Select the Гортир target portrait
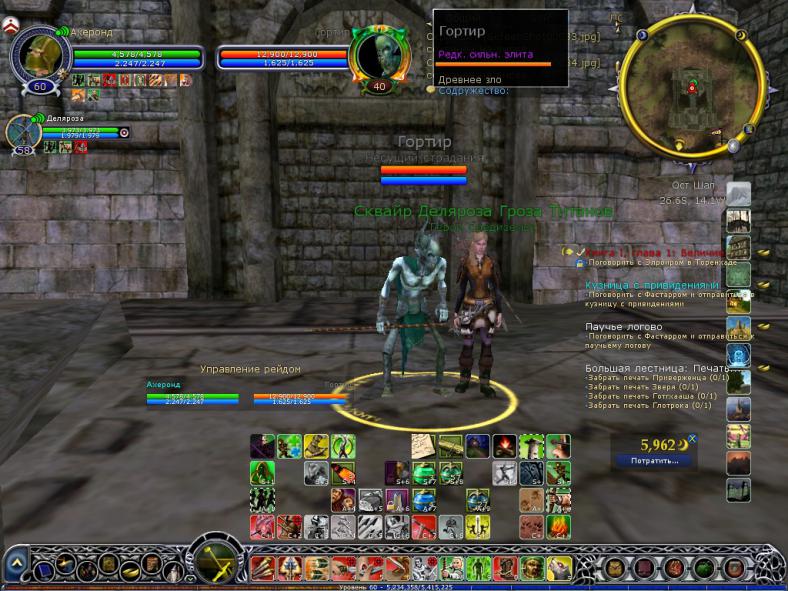The image size is (788, 591). [x=378, y=56]
